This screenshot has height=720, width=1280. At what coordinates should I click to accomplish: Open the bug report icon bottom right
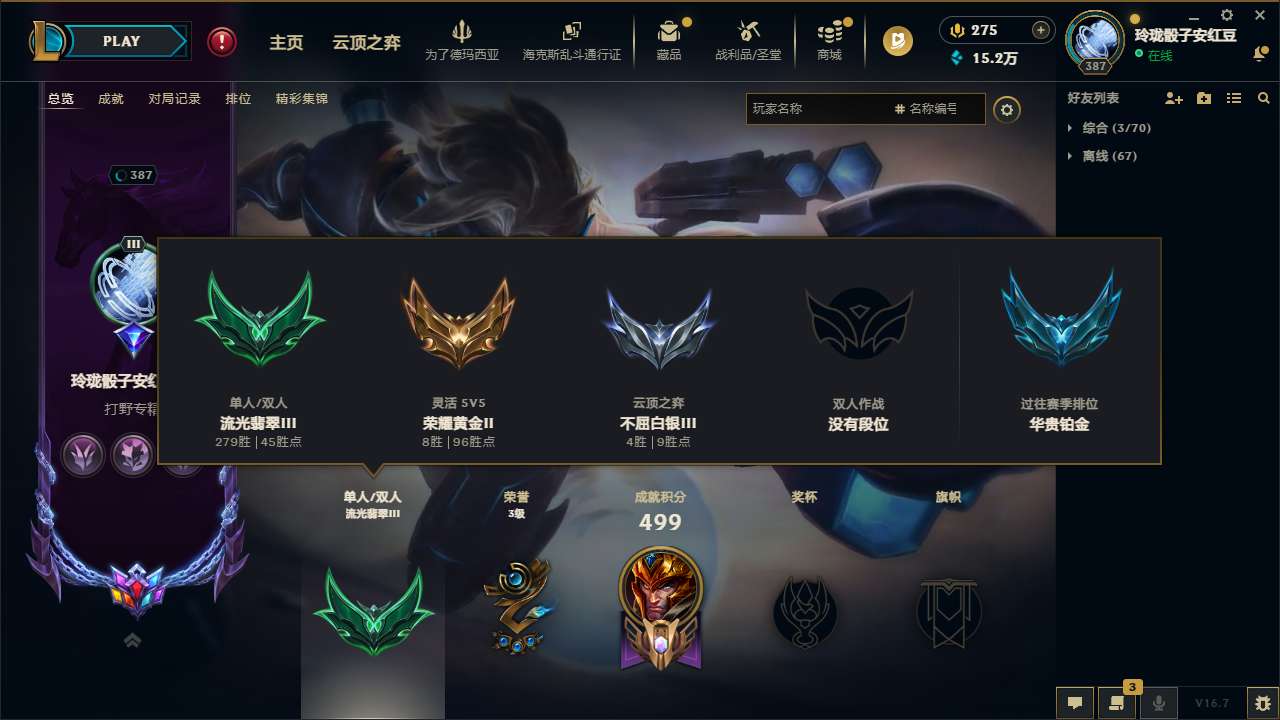pos(1243,705)
